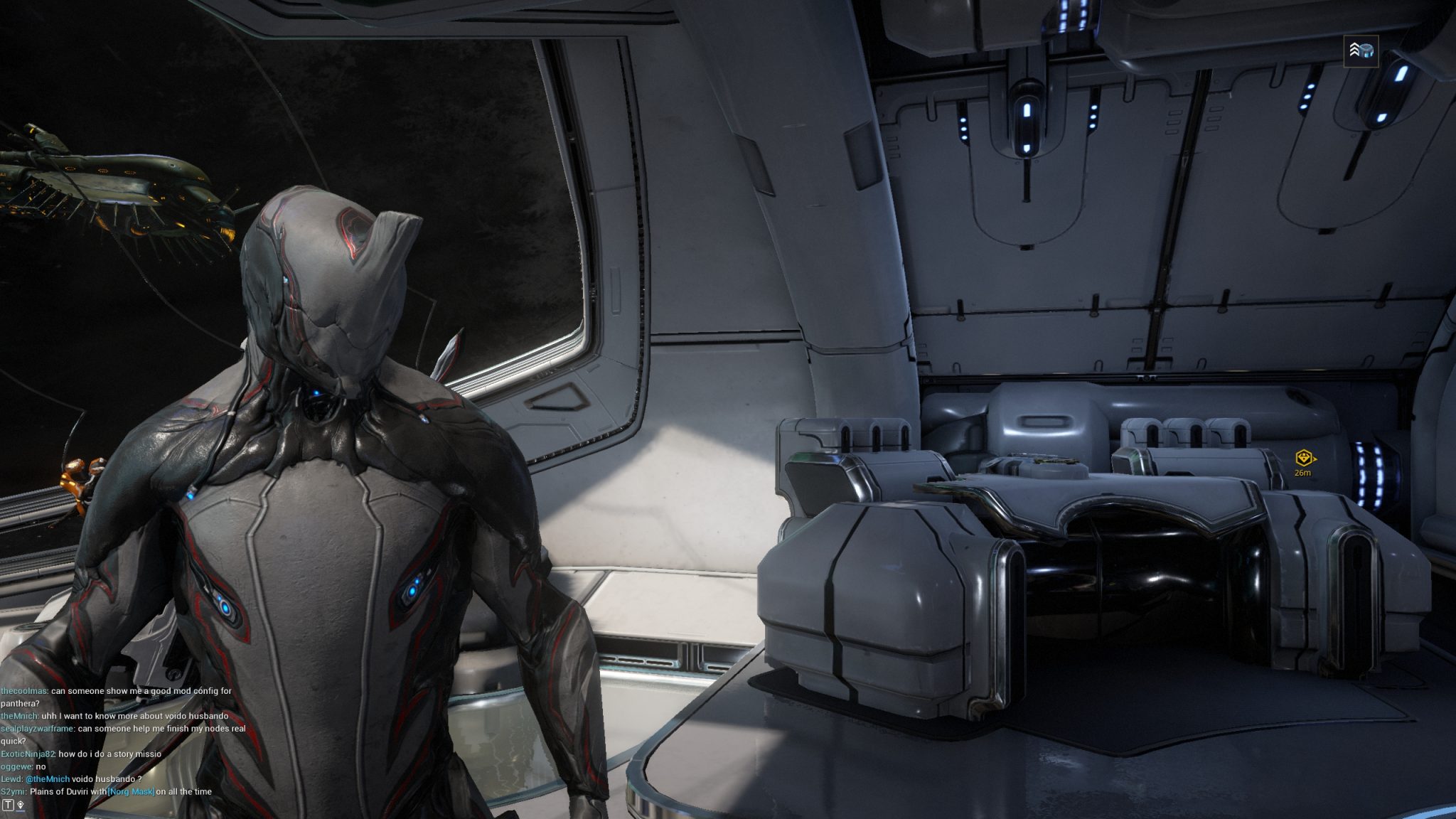Select ExoticNinja82's username in chat
1456x819 pixels.
(x=28, y=754)
